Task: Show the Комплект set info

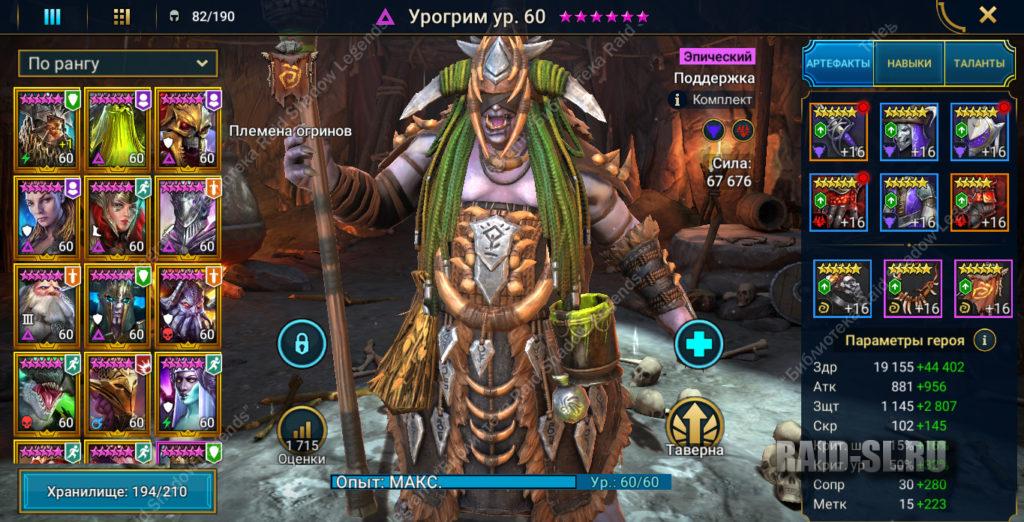Action: (678, 100)
